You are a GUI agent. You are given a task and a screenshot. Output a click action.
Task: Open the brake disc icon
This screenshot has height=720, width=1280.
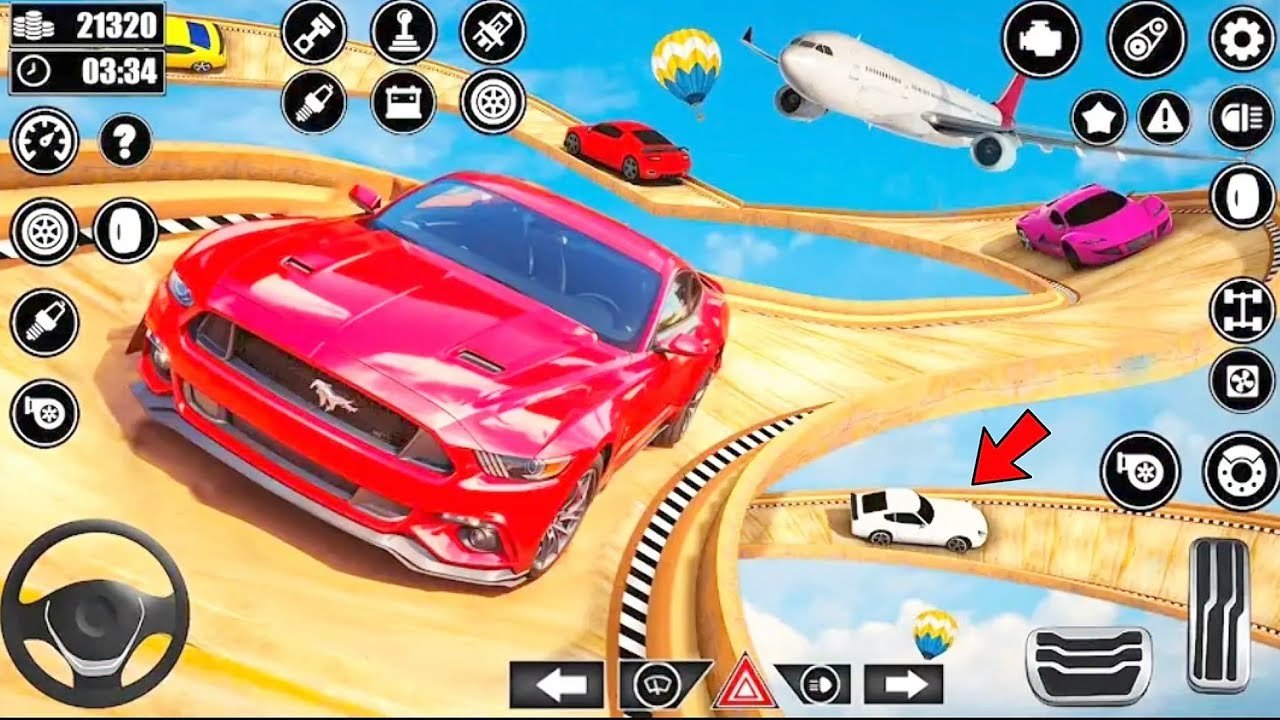click(1240, 465)
